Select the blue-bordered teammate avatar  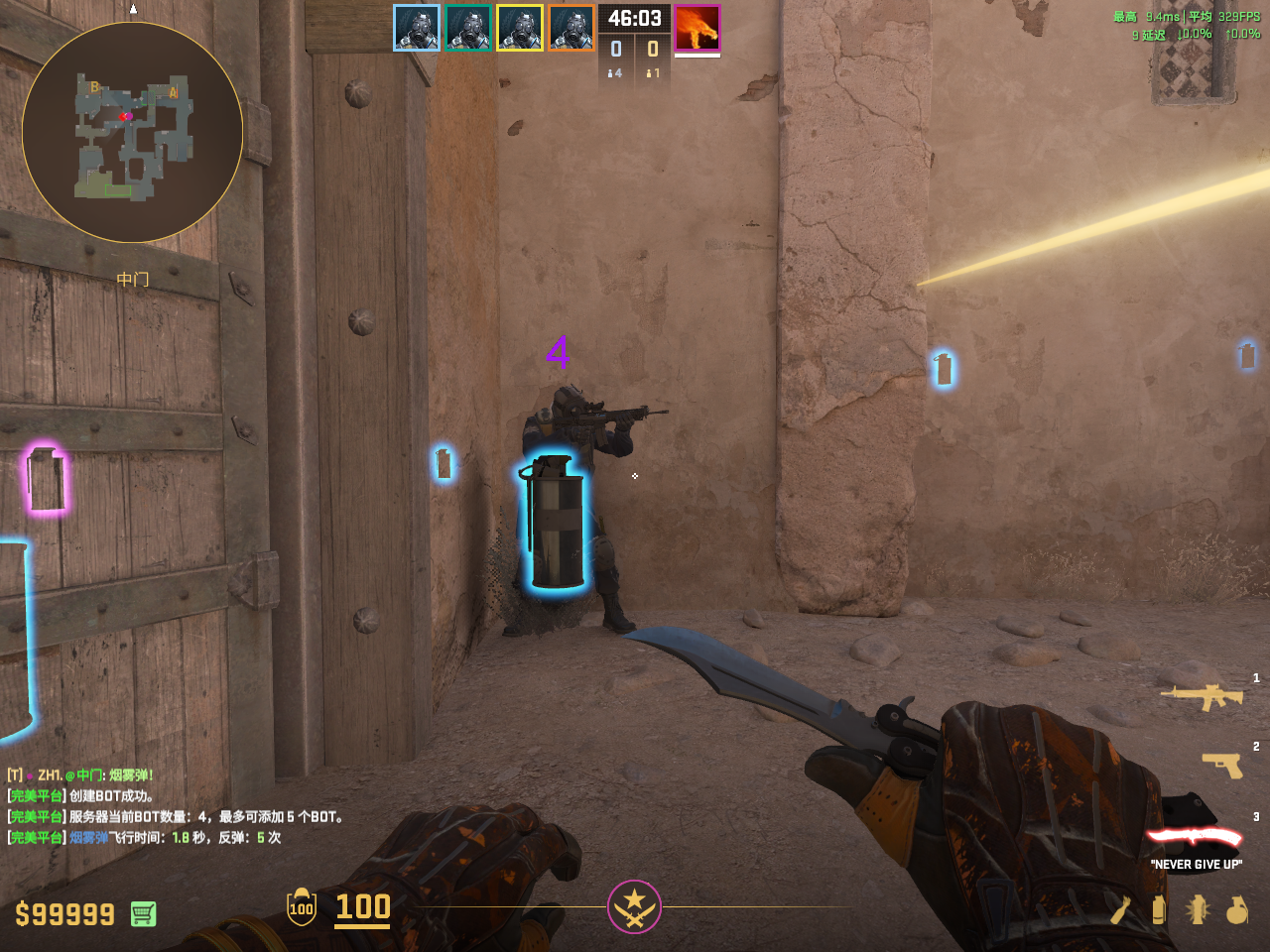tap(417, 28)
